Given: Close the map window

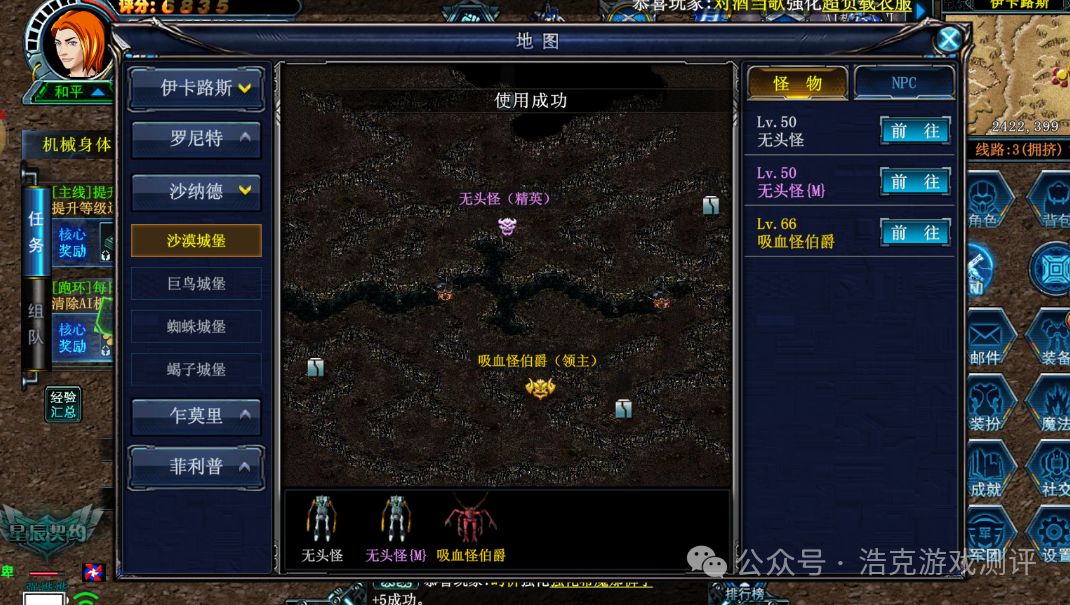Looking at the screenshot, I should pyautogui.click(x=948, y=40).
